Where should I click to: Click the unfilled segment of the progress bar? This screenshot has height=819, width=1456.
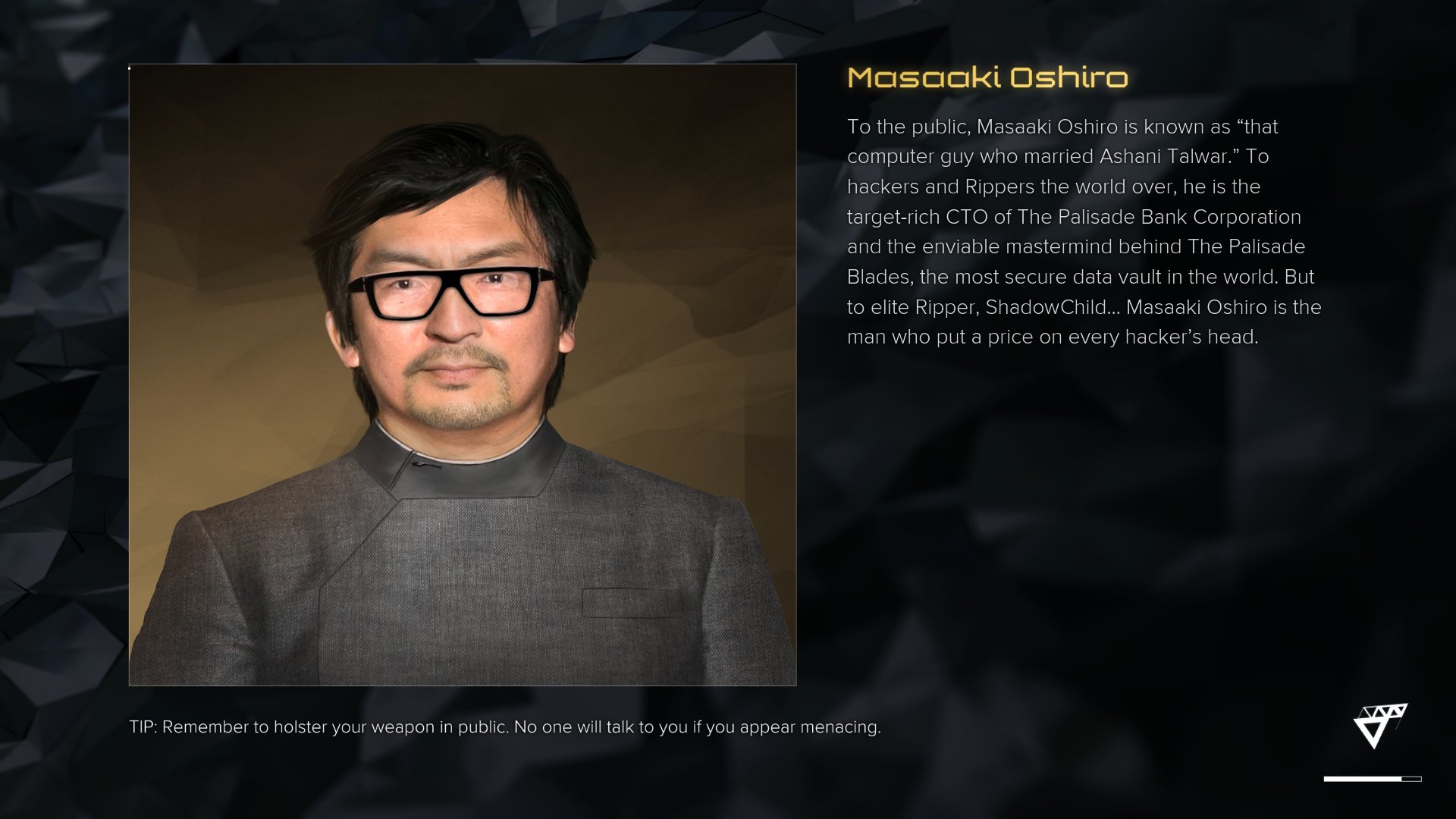tap(1412, 777)
